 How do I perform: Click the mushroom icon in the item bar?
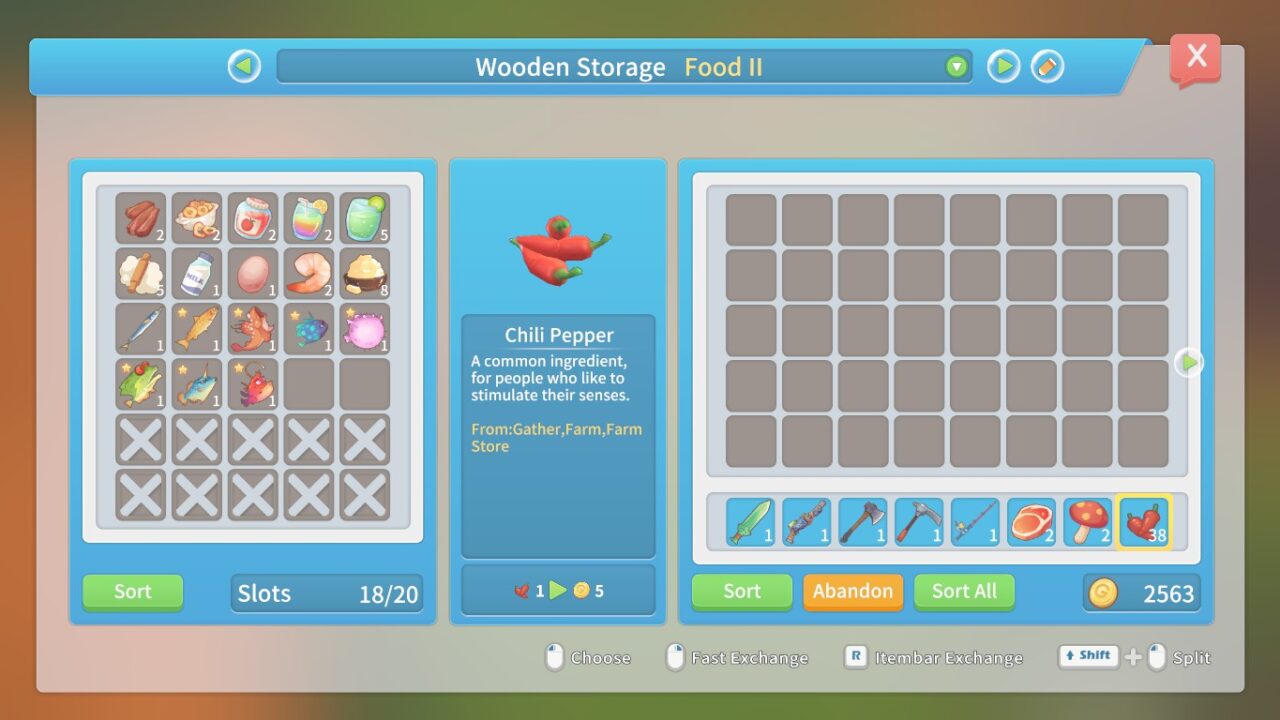1087,521
